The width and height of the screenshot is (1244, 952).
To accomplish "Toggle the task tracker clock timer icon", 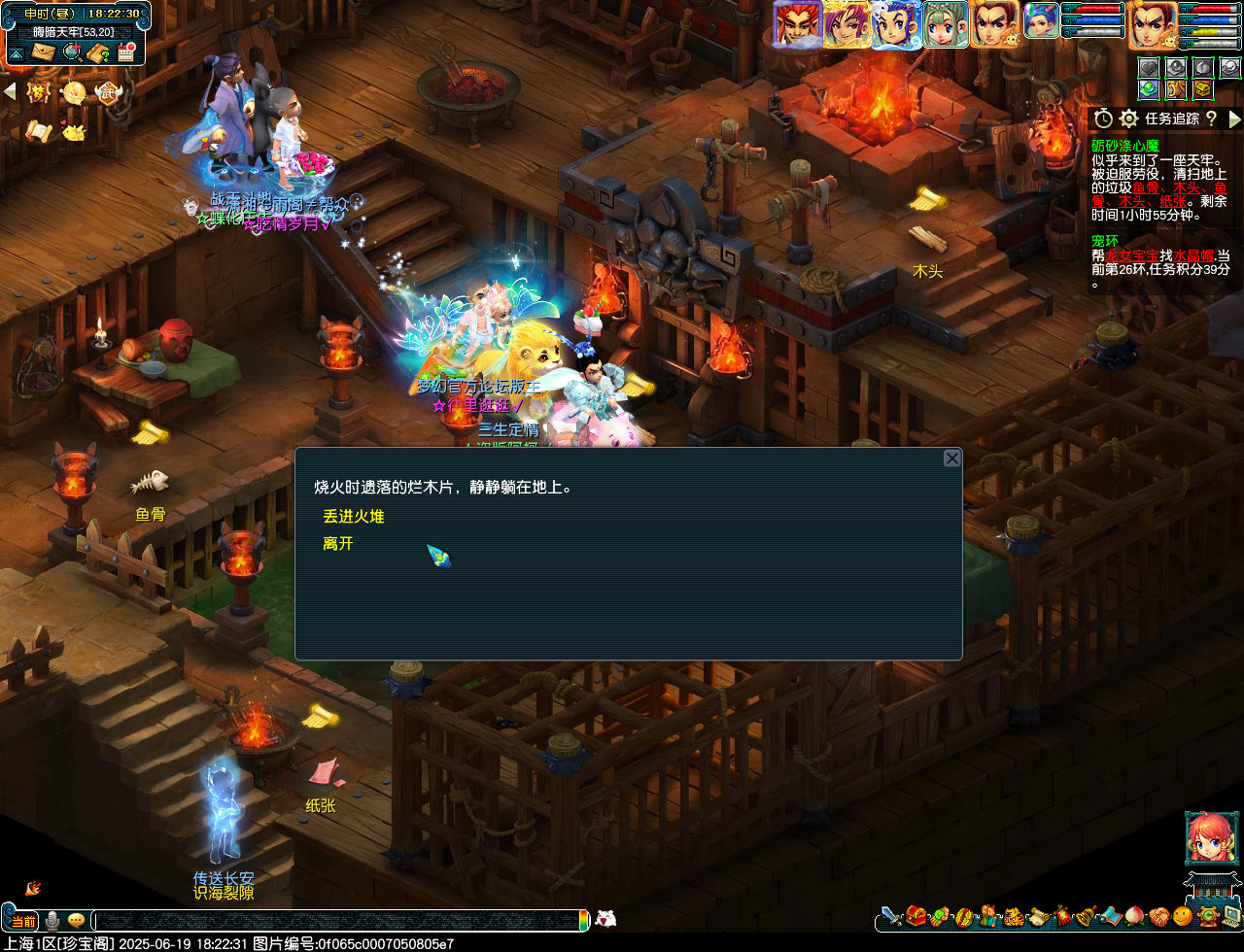I will (x=1101, y=119).
